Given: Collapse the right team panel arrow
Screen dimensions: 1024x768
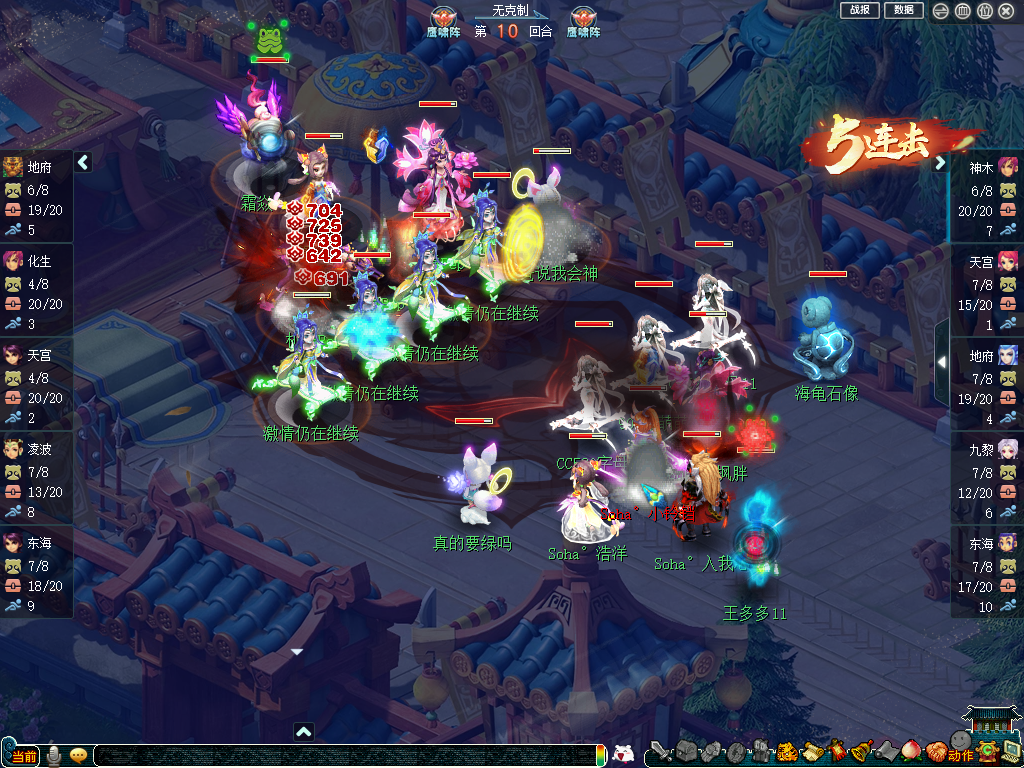Looking at the screenshot, I should (x=940, y=163).
